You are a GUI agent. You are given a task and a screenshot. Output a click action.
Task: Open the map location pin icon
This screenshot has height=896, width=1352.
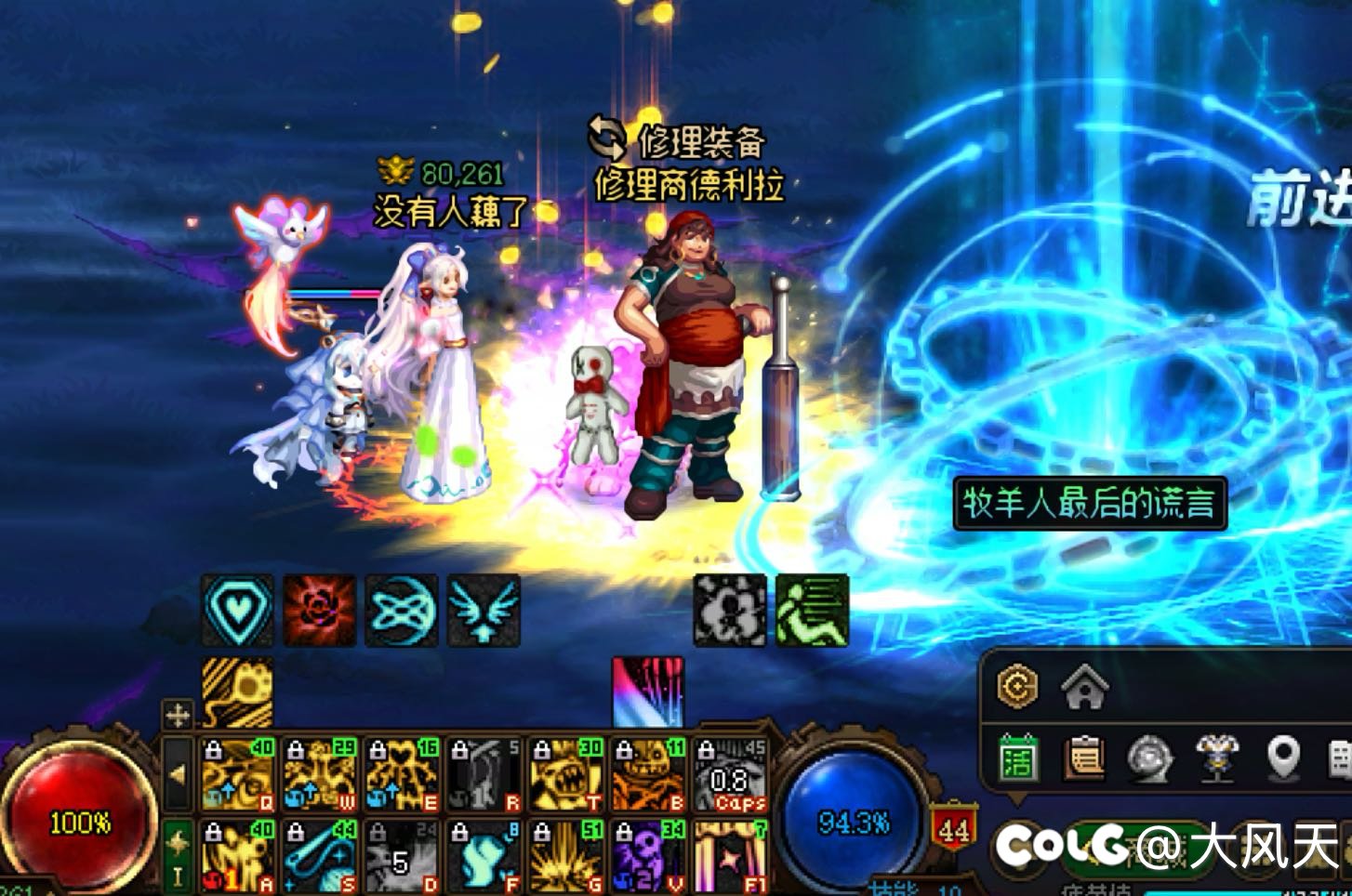(x=1283, y=759)
